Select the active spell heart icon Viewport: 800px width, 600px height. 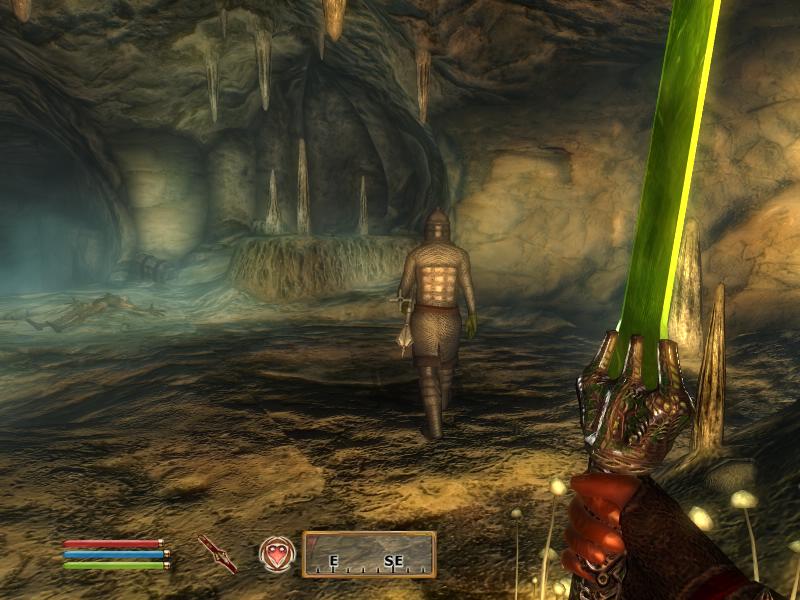tap(277, 553)
